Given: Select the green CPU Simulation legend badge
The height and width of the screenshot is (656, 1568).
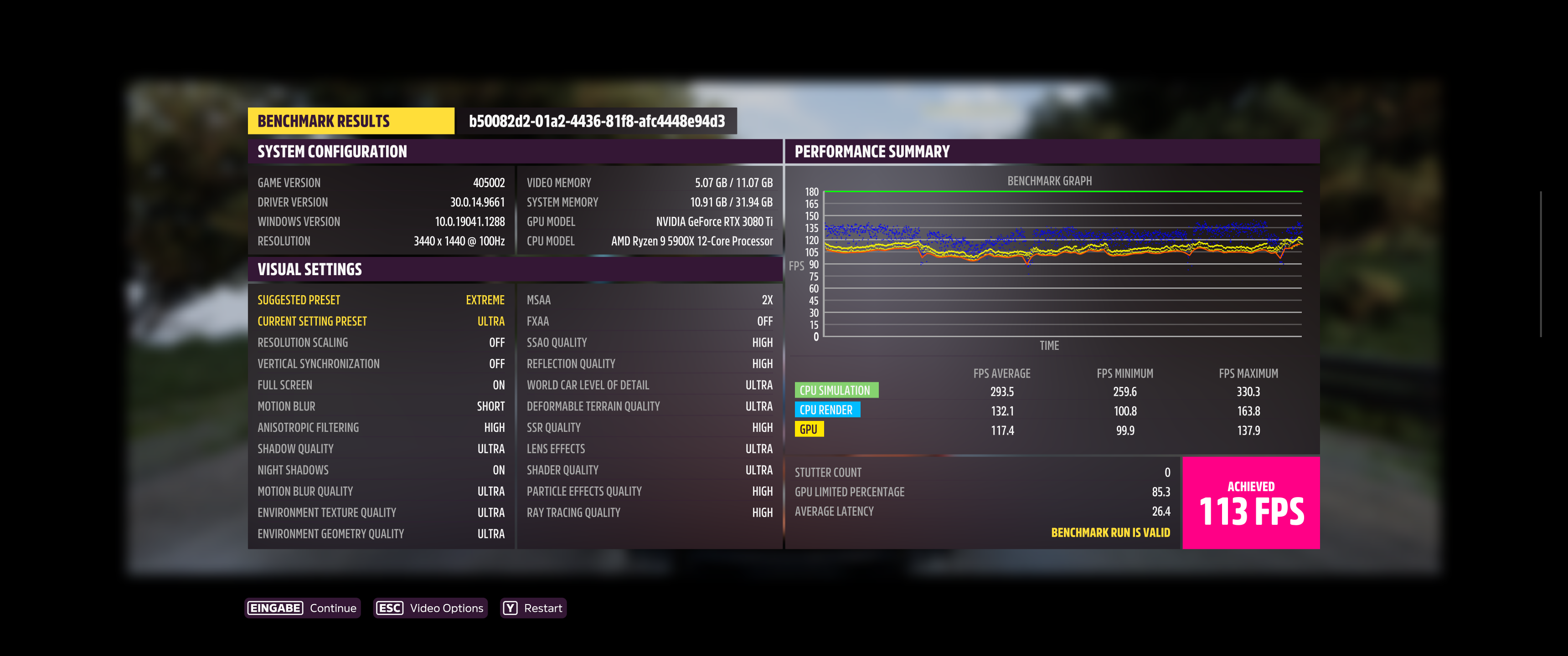Looking at the screenshot, I should [836, 390].
